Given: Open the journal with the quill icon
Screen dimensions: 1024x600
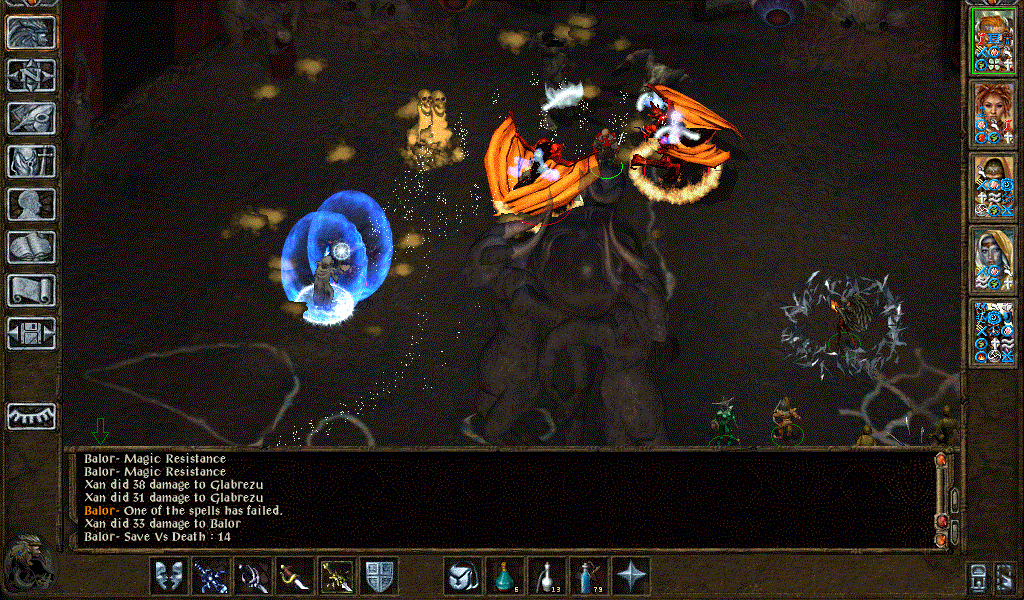Looking at the screenshot, I should point(31,118).
